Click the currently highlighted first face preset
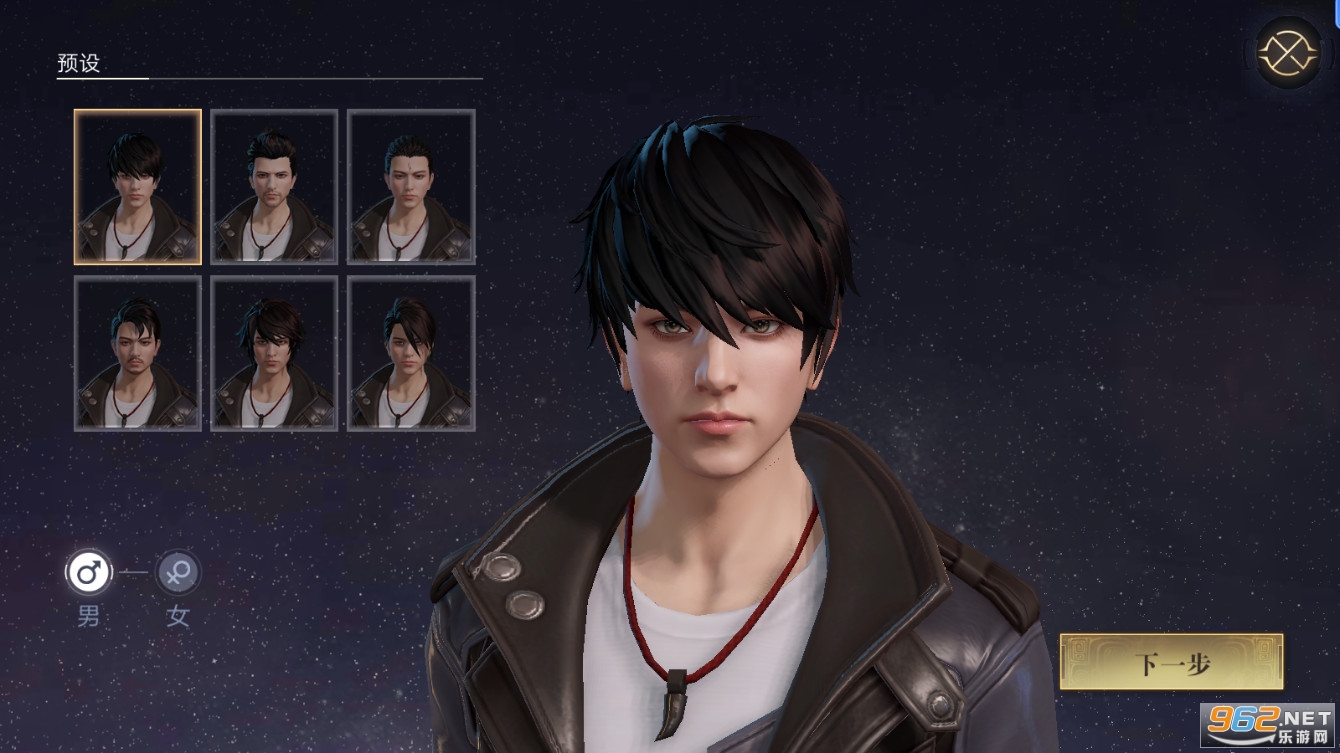This screenshot has width=1340, height=753. click(x=137, y=187)
